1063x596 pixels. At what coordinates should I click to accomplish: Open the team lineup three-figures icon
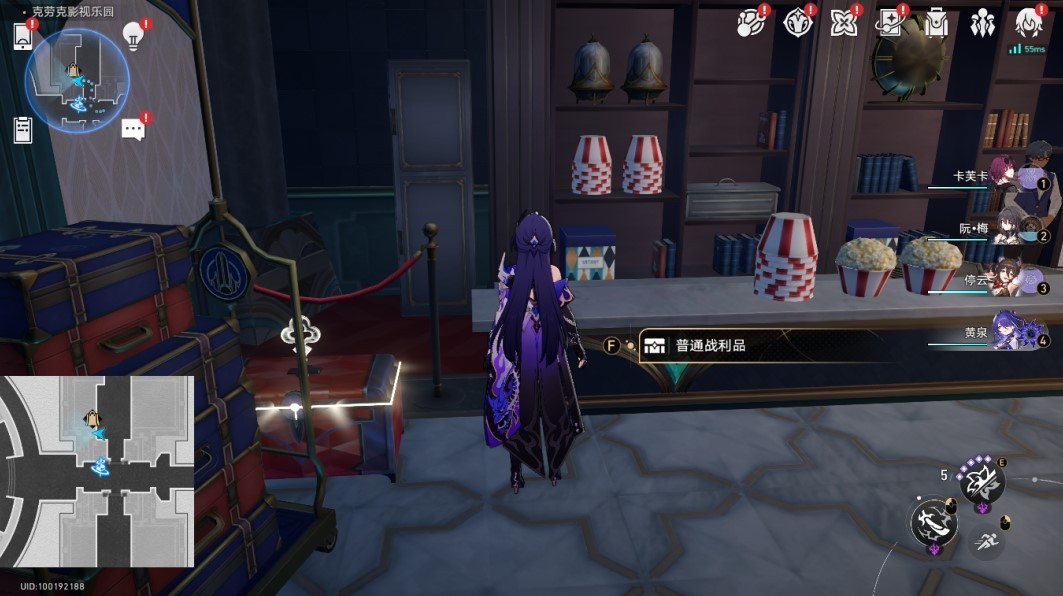(x=983, y=24)
